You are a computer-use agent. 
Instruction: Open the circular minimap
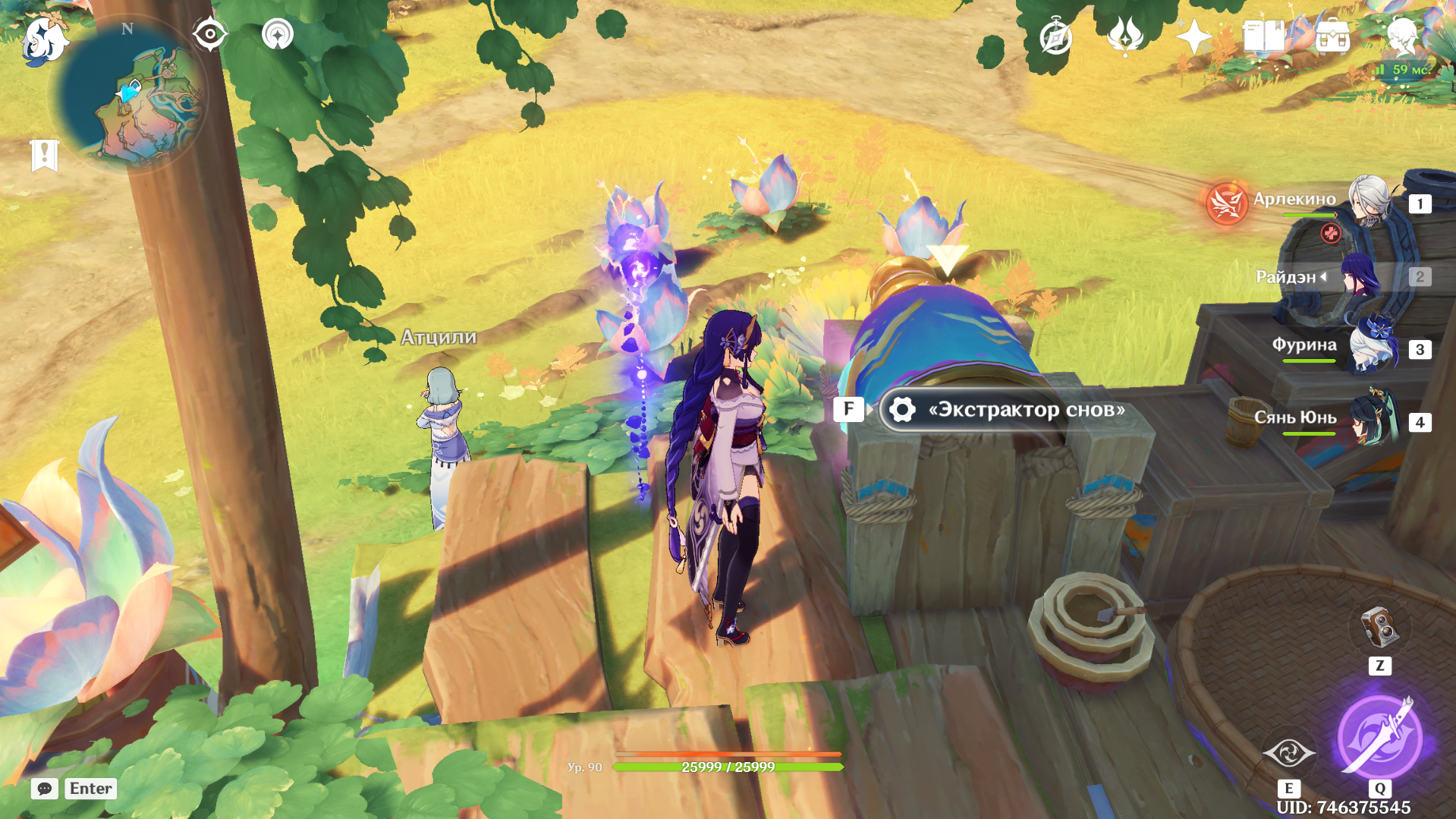click(131, 95)
